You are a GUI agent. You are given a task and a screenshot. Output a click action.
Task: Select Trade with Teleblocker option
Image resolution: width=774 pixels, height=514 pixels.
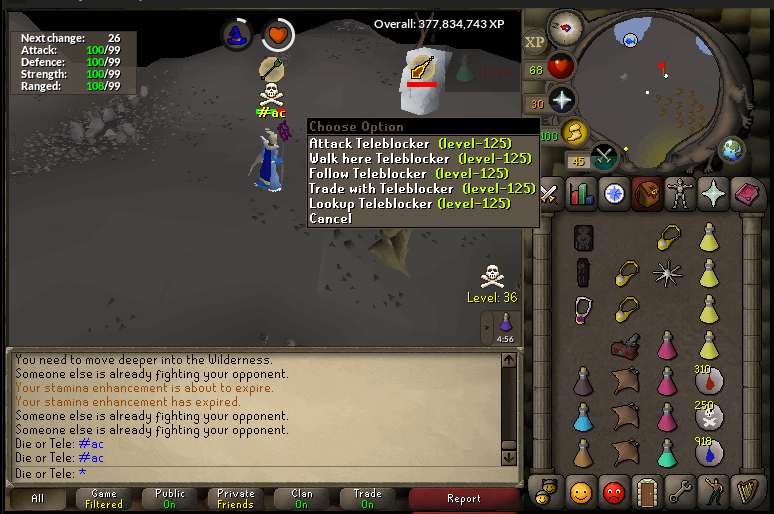coord(421,189)
